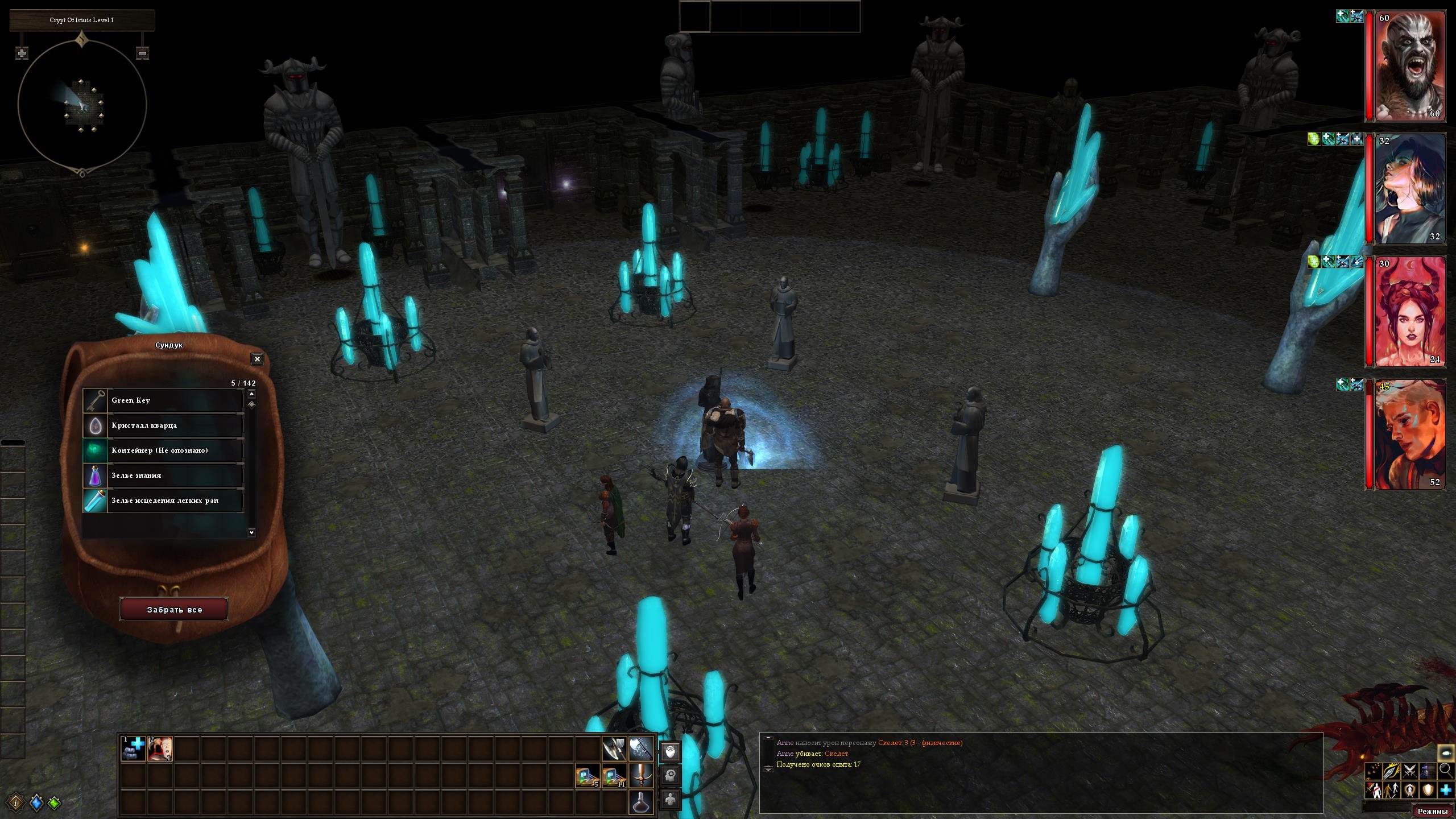The width and height of the screenshot is (1456, 819).
Task: Use hotbar slot 1 blue cross ability
Action: [134, 748]
